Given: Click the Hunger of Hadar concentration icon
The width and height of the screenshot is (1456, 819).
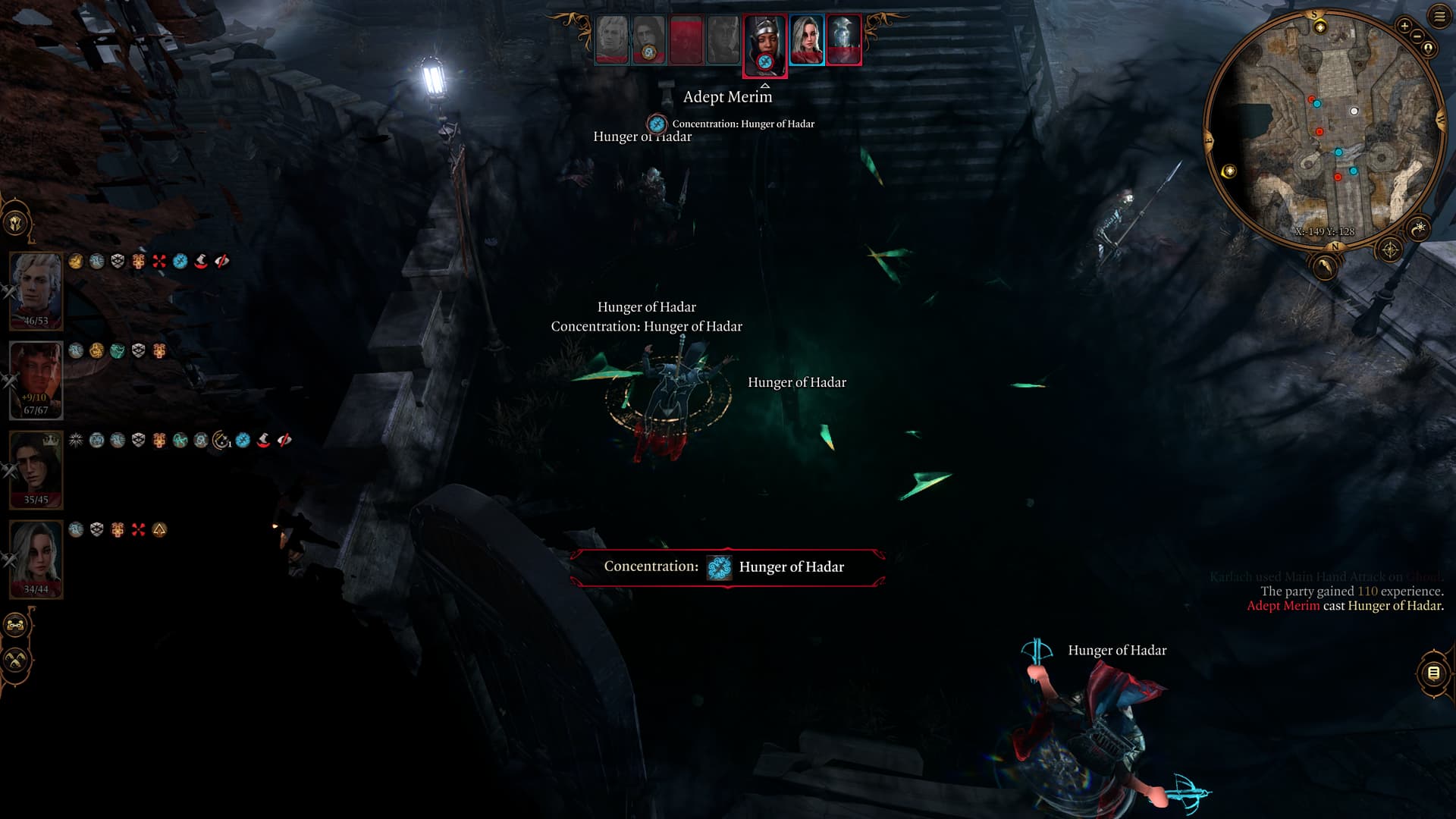Looking at the screenshot, I should (719, 567).
